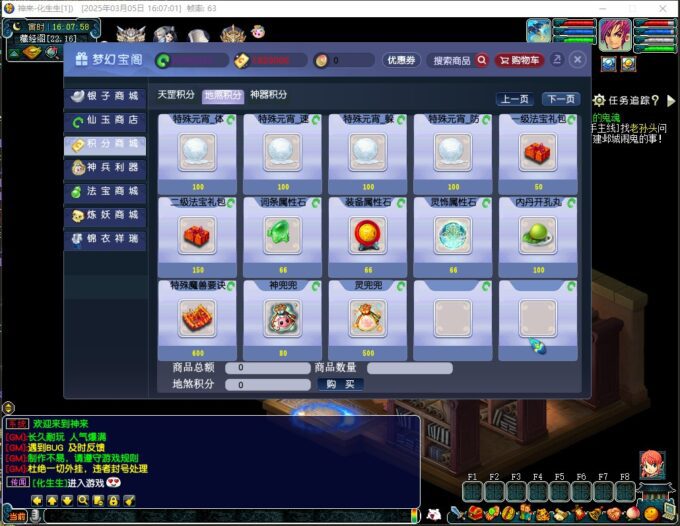Select the 锦衣祥瑞 category
Viewport: 680px width, 526px height.
point(104,239)
